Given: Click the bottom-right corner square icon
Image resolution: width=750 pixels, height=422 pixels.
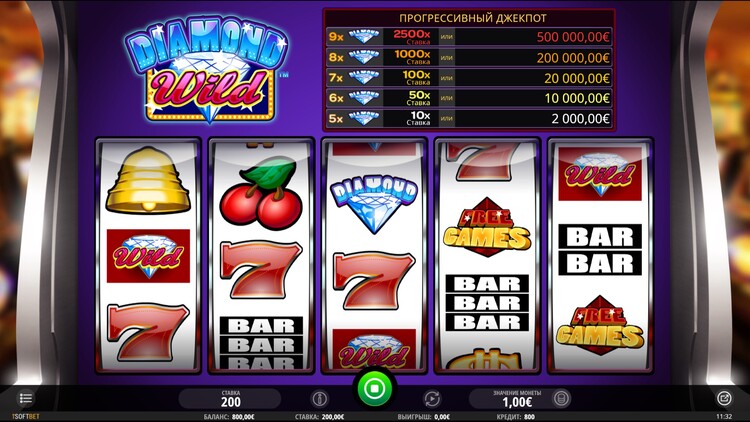Looking at the screenshot, I should pyautogui.click(x=724, y=398).
